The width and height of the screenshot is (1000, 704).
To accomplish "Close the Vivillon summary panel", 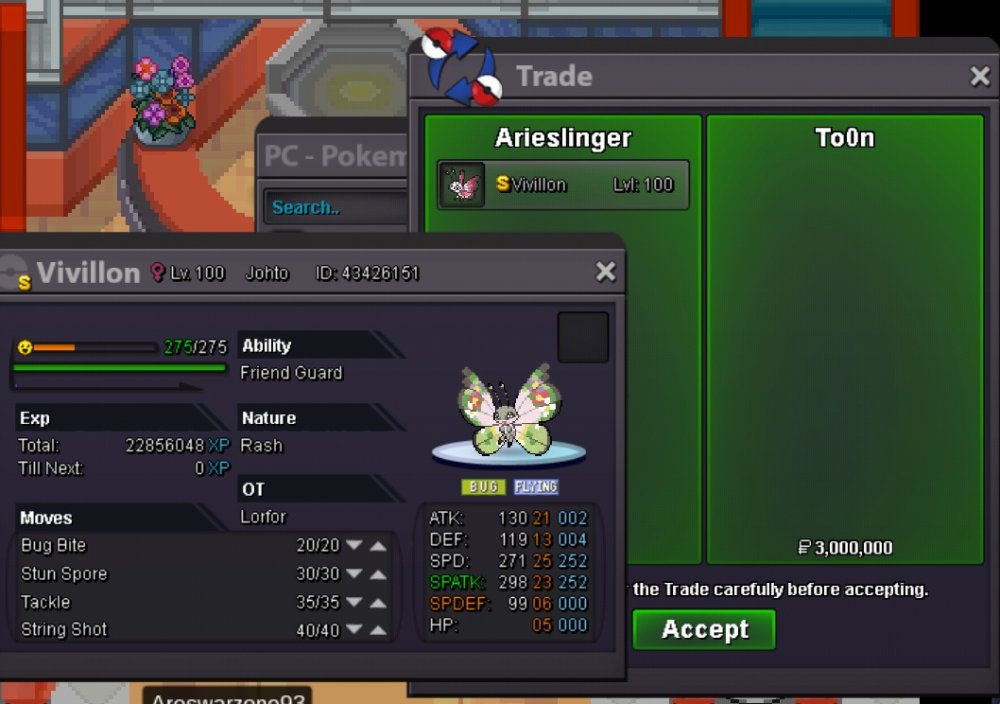I will [x=605, y=272].
